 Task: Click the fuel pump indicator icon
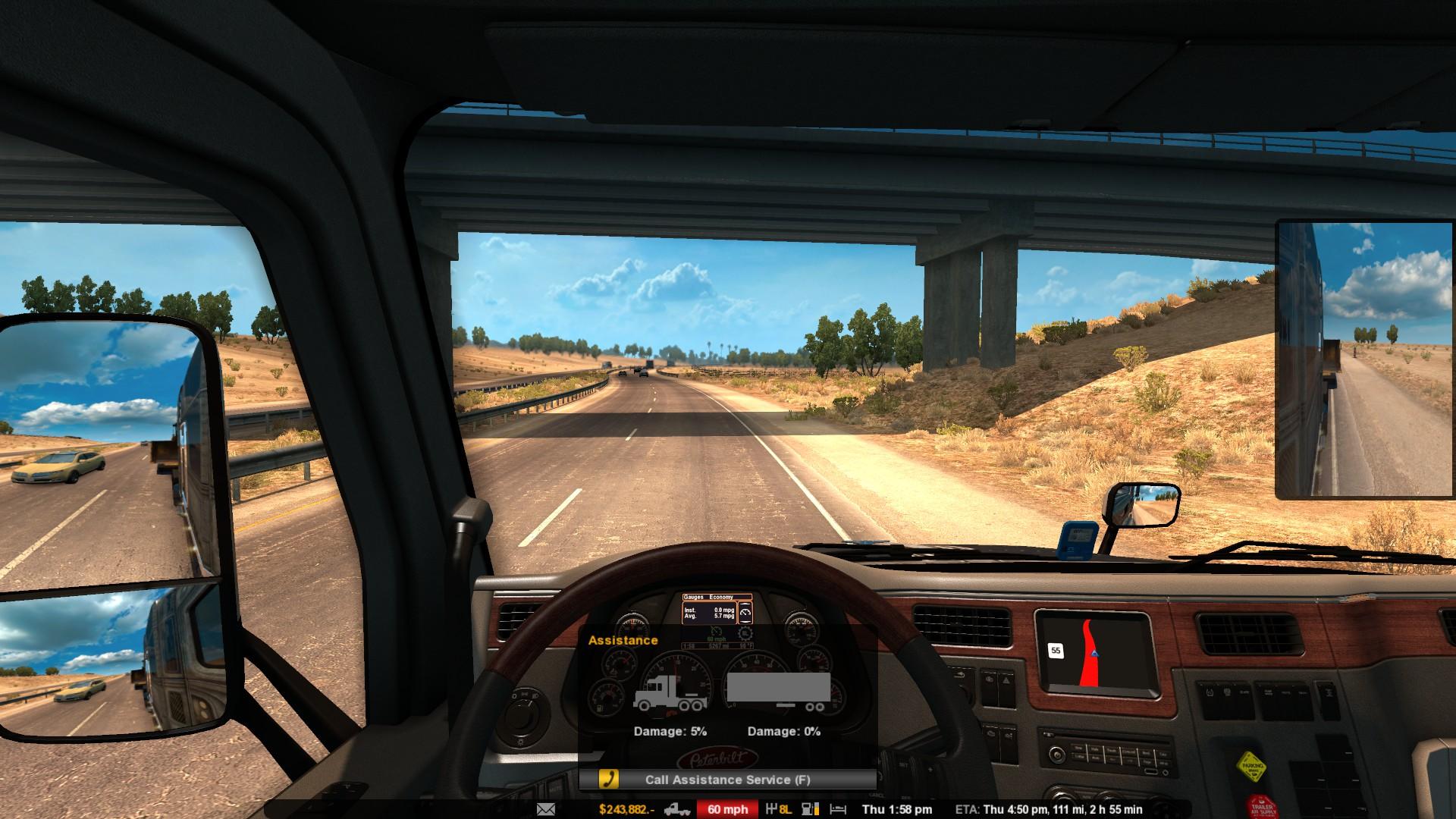(x=810, y=809)
